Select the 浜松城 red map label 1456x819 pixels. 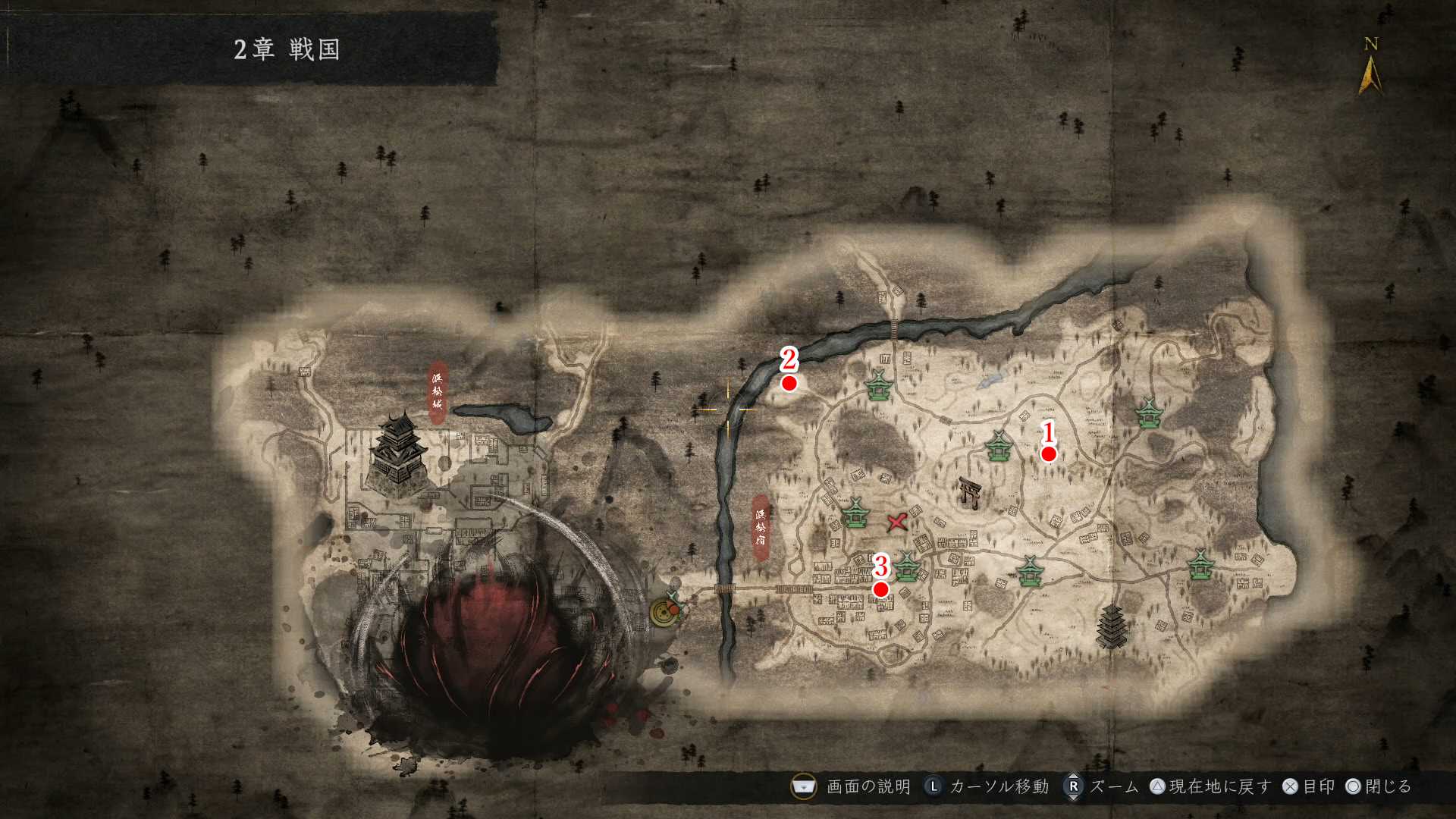[438, 391]
